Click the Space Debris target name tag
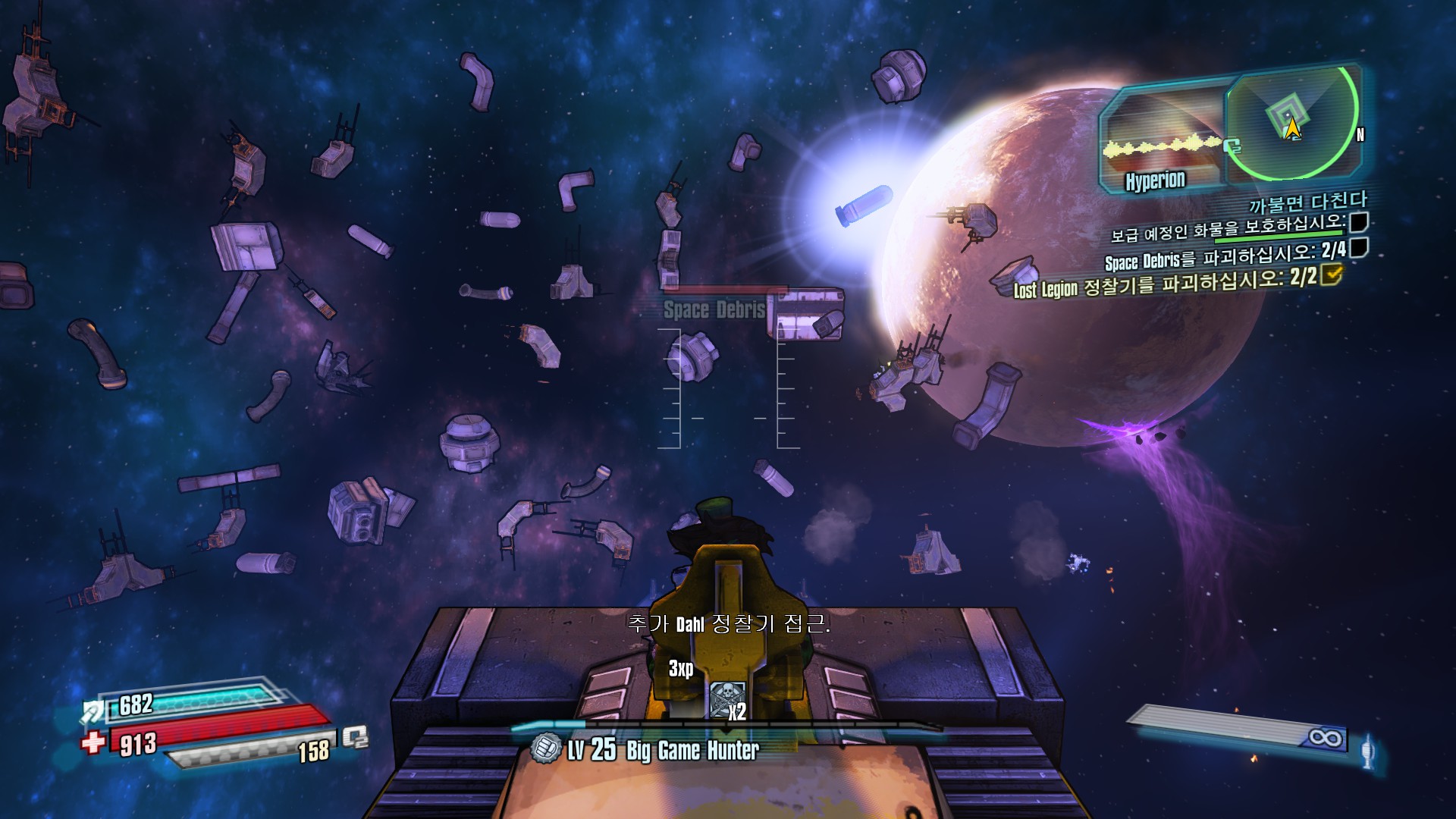 (714, 309)
